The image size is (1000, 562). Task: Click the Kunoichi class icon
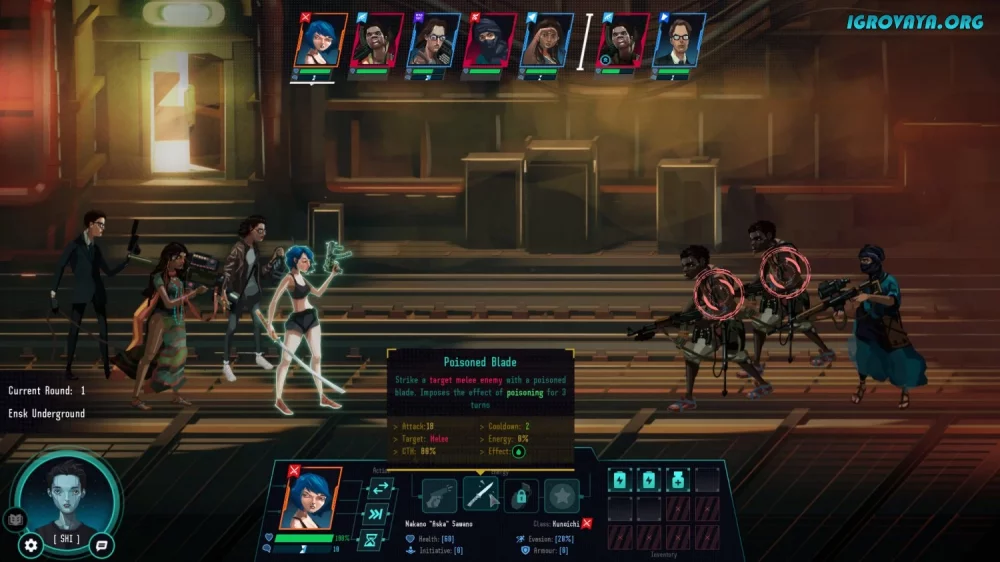(587, 523)
